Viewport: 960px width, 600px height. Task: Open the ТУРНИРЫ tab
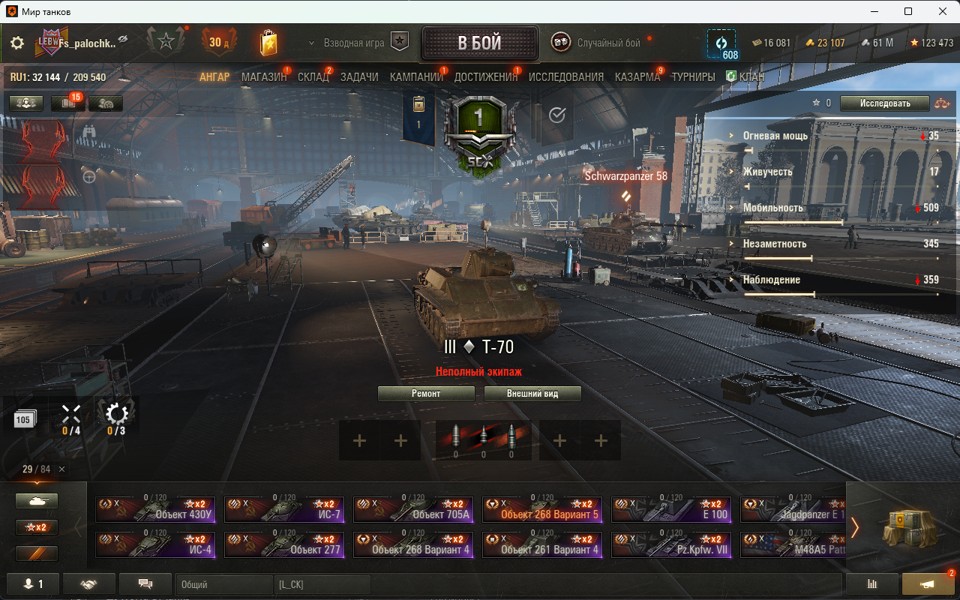(693, 77)
